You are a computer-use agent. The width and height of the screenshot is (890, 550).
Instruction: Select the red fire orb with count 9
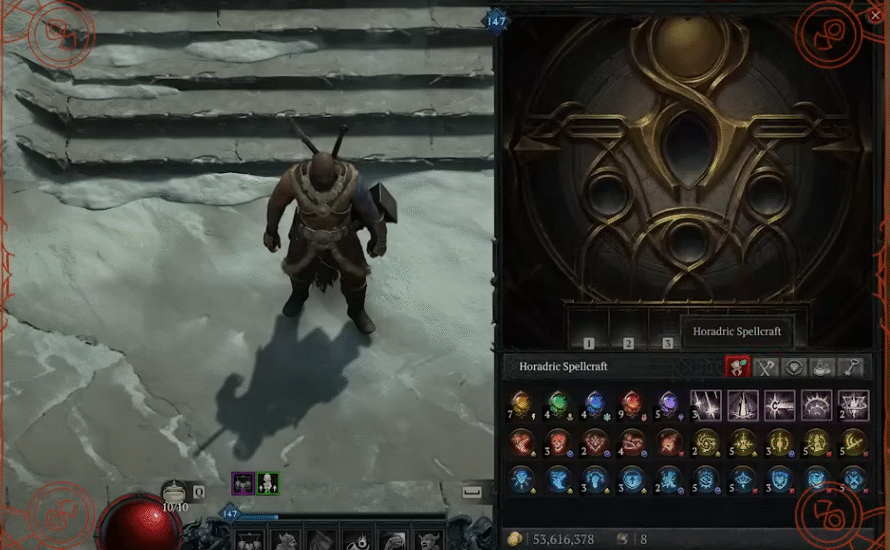[631, 405]
